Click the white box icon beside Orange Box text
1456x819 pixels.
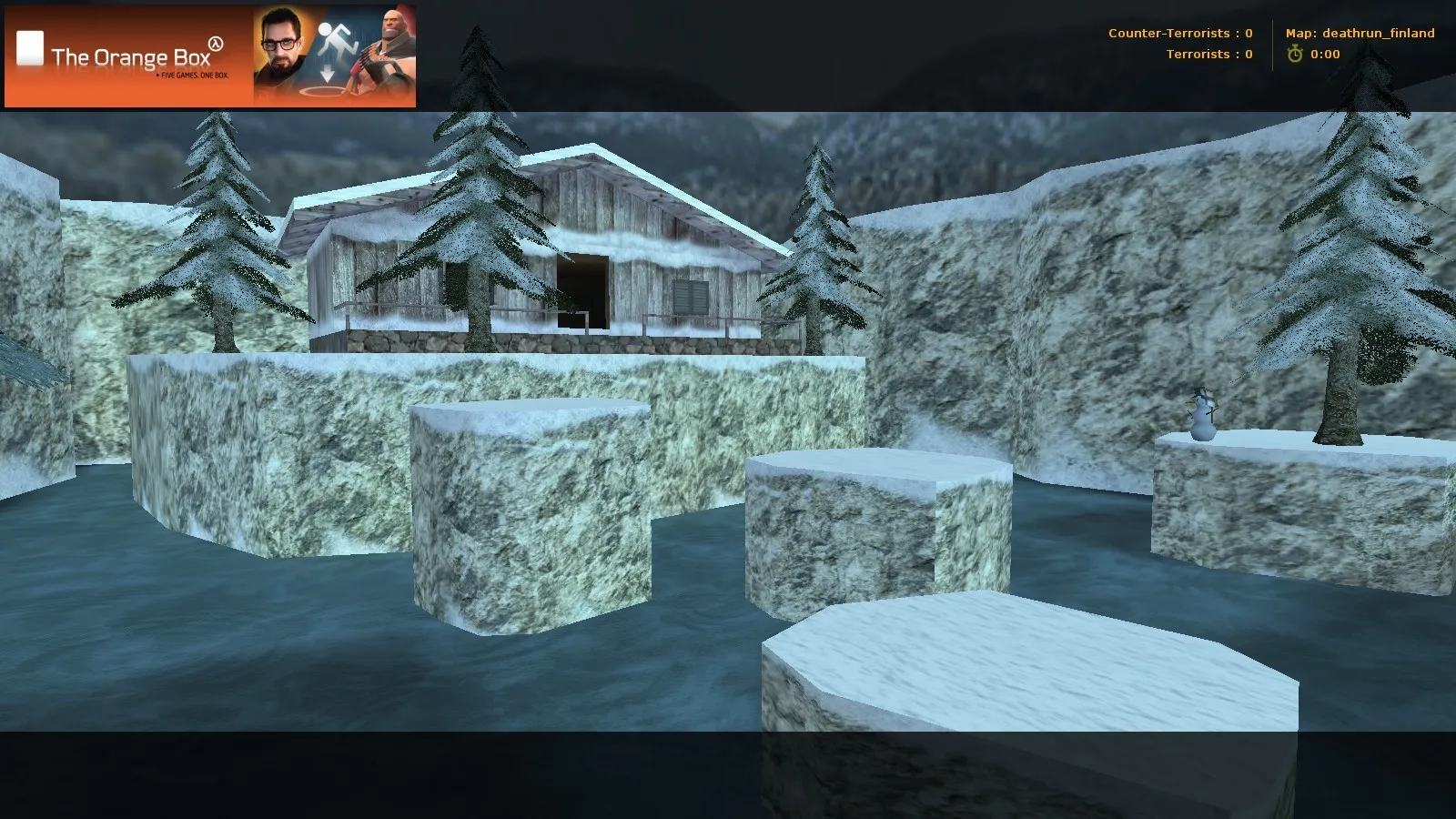coord(31,47)
